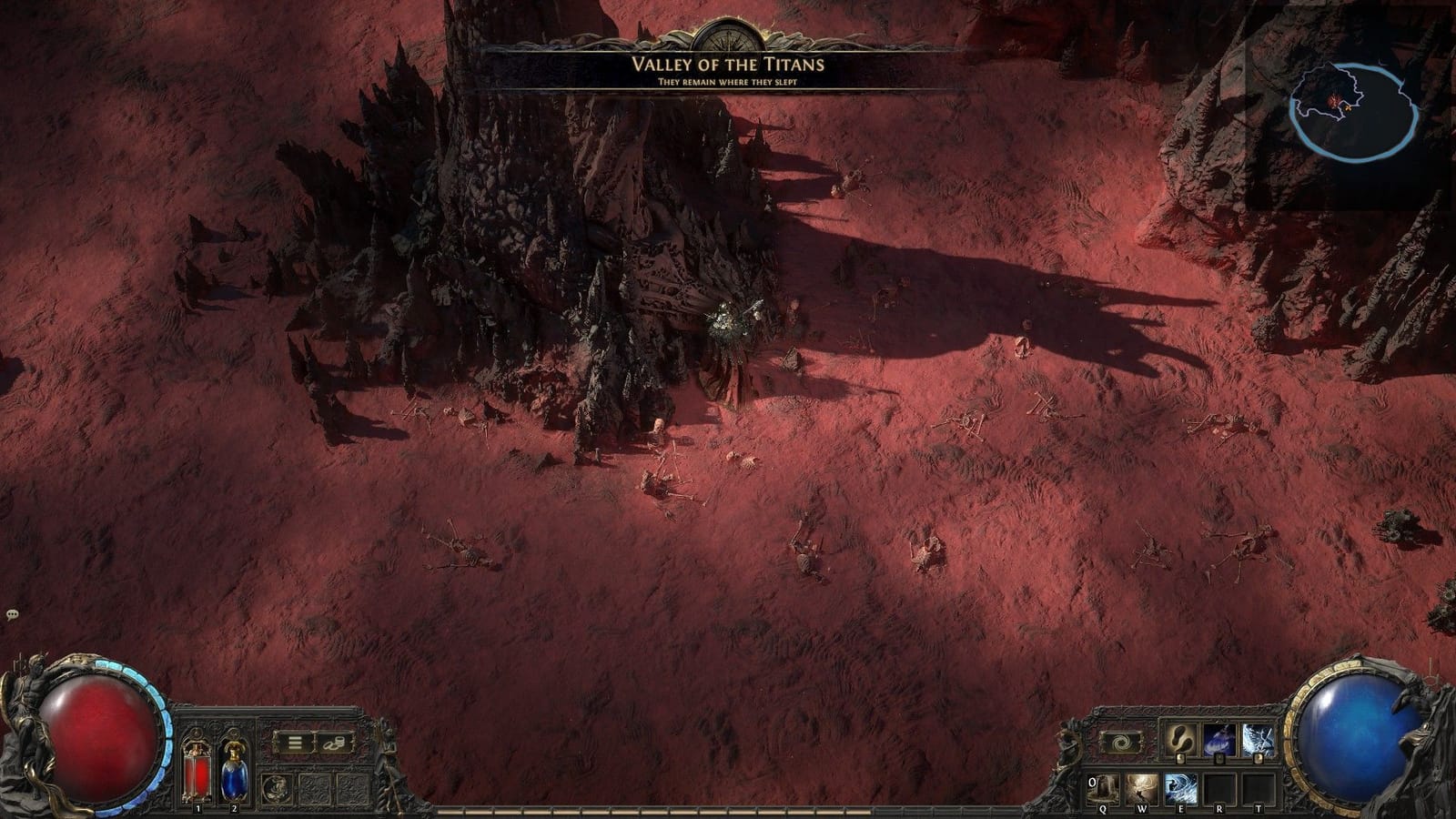Activate the flame skill icon above the E key
Screen dimensions: 1456x819
(1218, 739)
